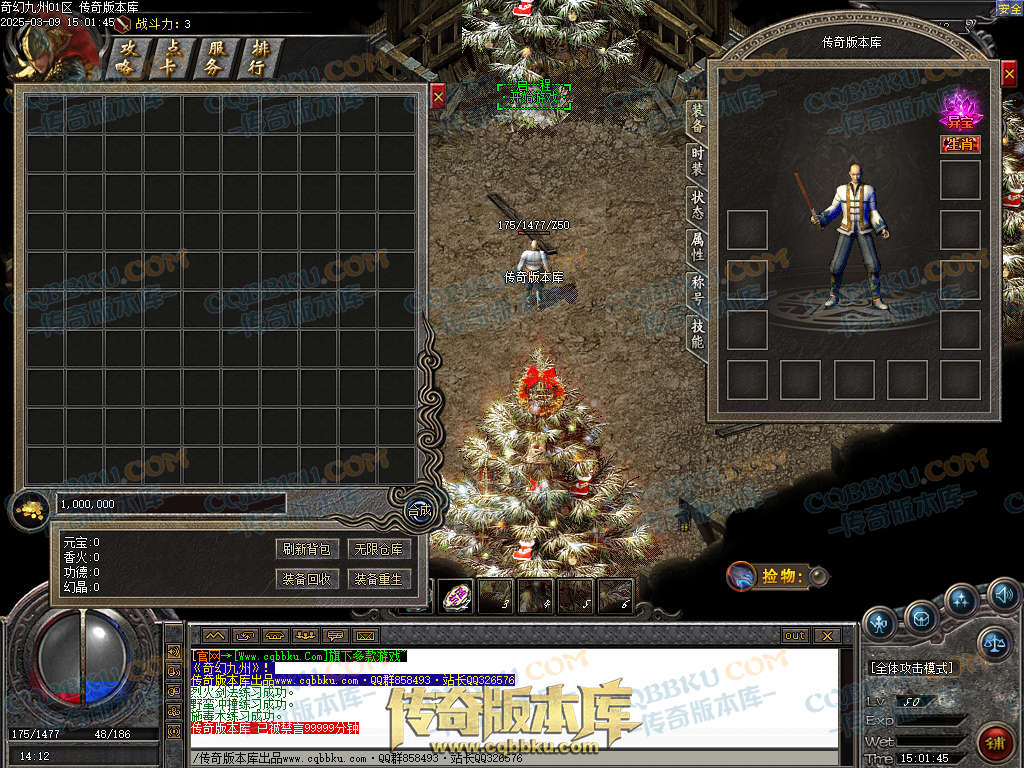1024x768 pixels.
Task: Open the 无限仓库 unlimited warehouse
Action: [x=379, y=549]
